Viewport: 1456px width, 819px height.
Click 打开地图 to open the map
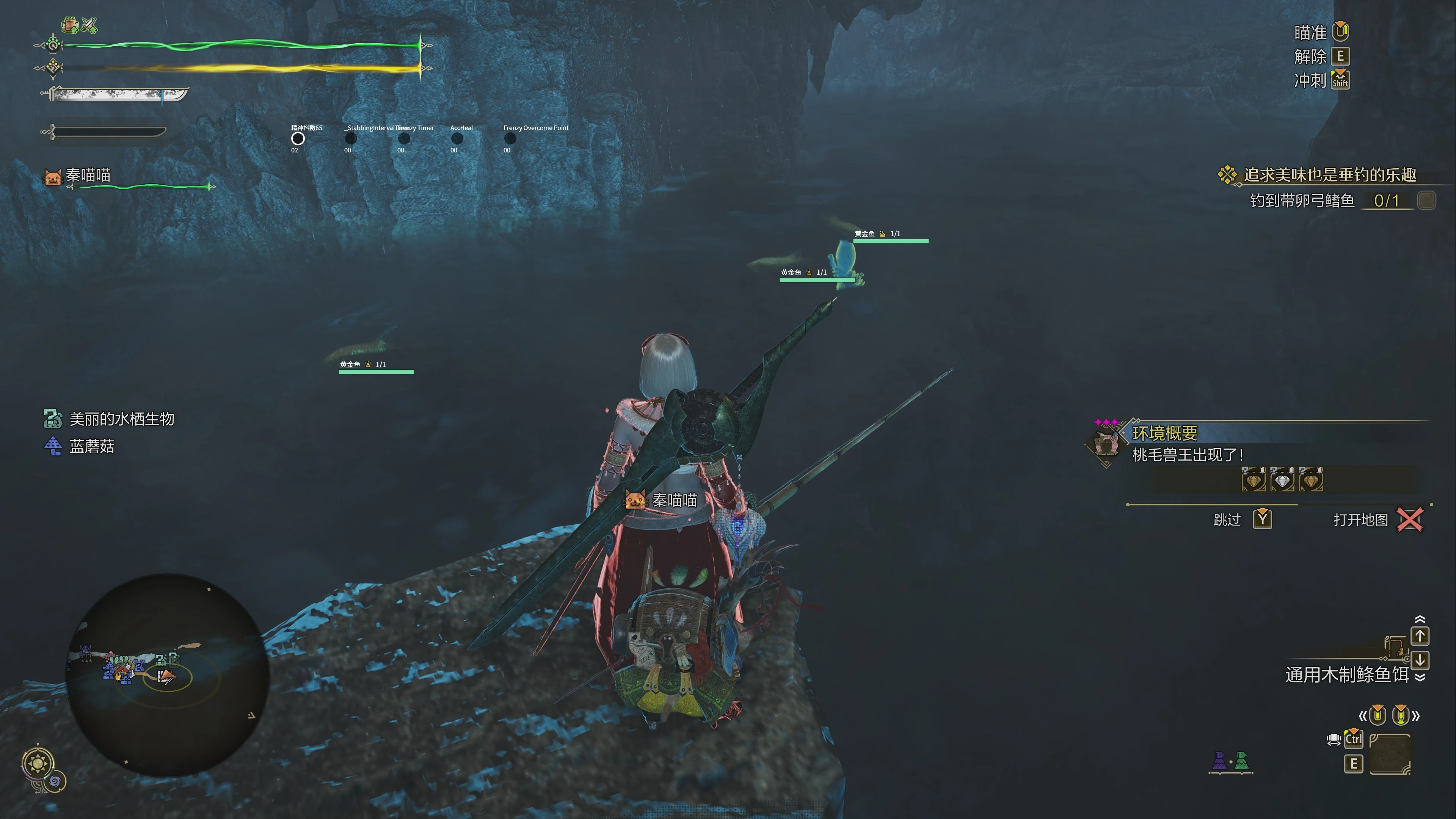[x=1360, y=519]
